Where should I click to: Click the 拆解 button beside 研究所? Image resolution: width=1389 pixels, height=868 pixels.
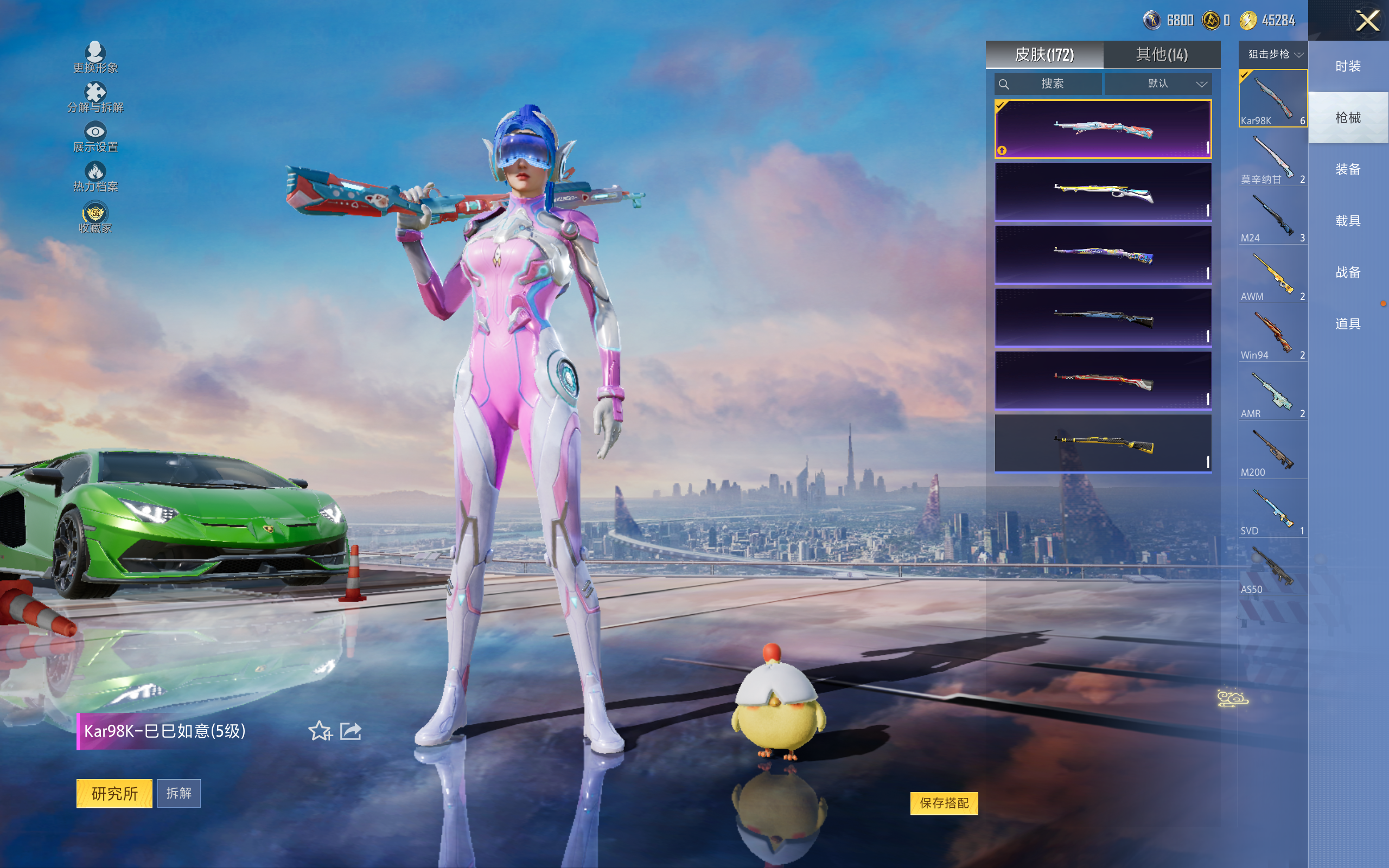[179, 793]
